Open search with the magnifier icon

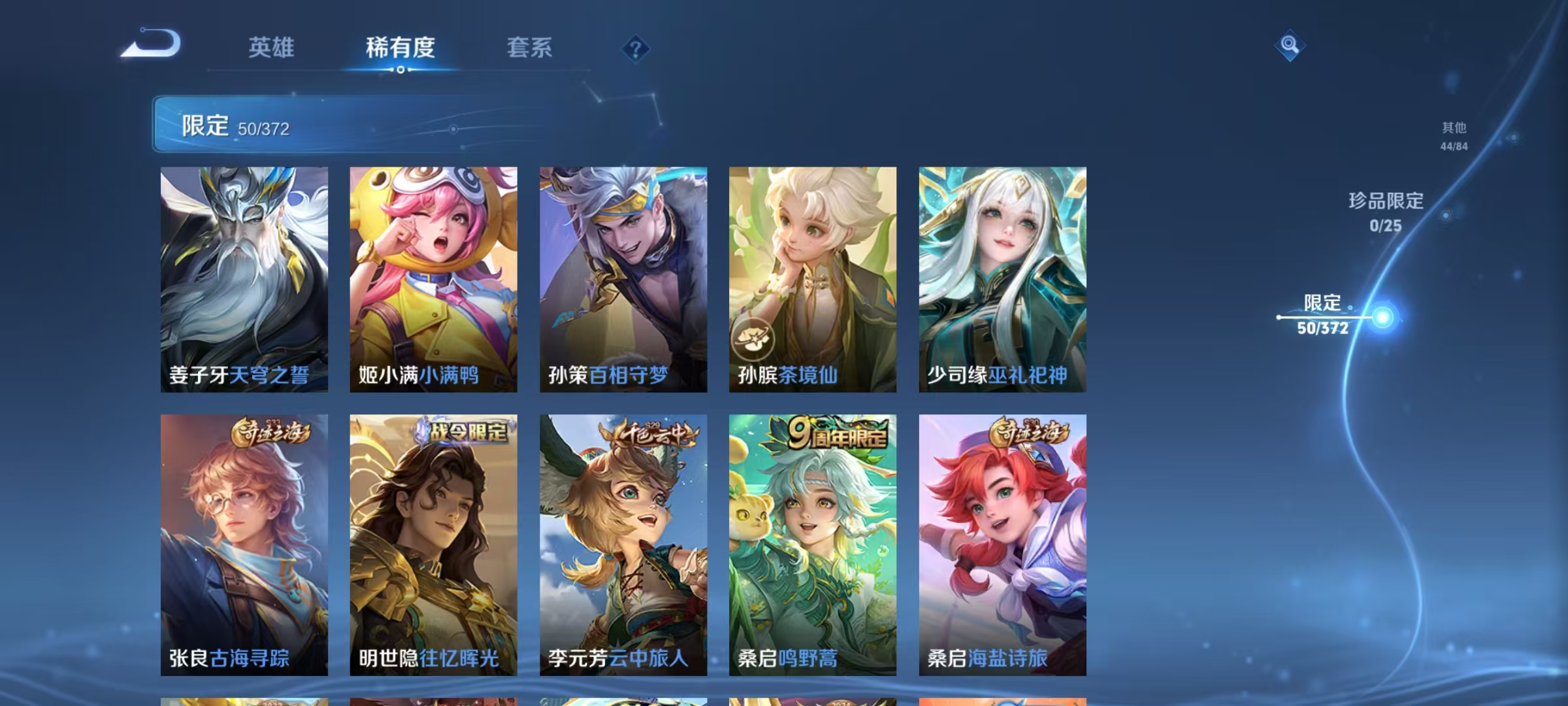pos(1288,46)
